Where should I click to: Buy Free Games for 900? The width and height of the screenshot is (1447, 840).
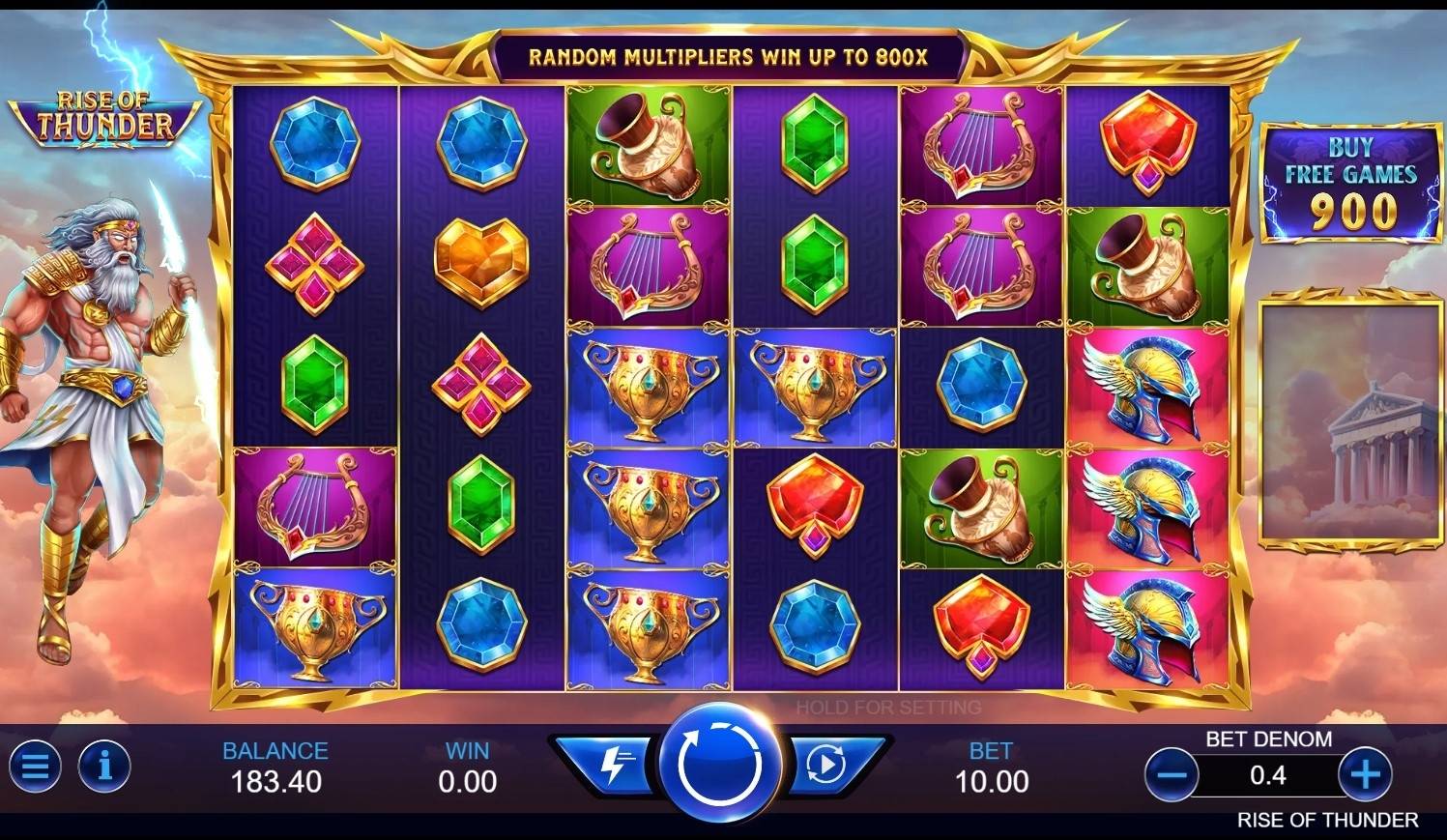click(x=1350, y=184)
